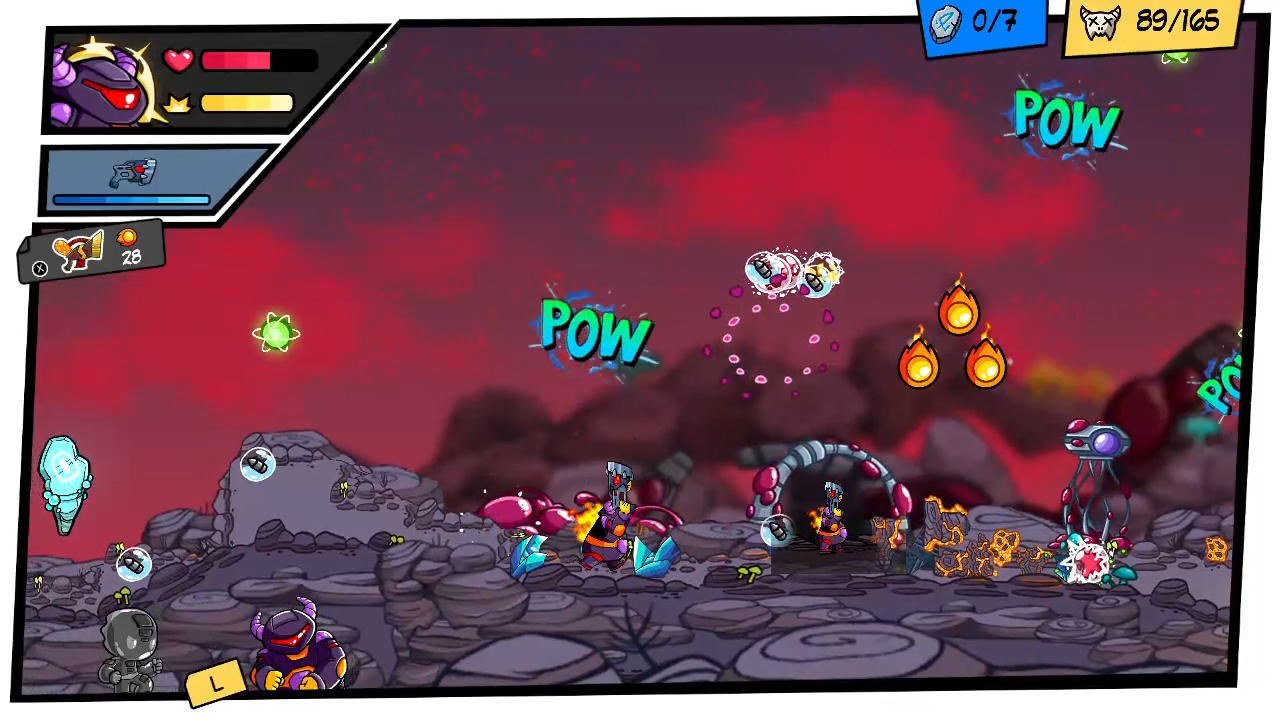Toggle the X swap button on the weapon card
Image resolution: width=1280 pixels, height=720 pixels.
39,268
